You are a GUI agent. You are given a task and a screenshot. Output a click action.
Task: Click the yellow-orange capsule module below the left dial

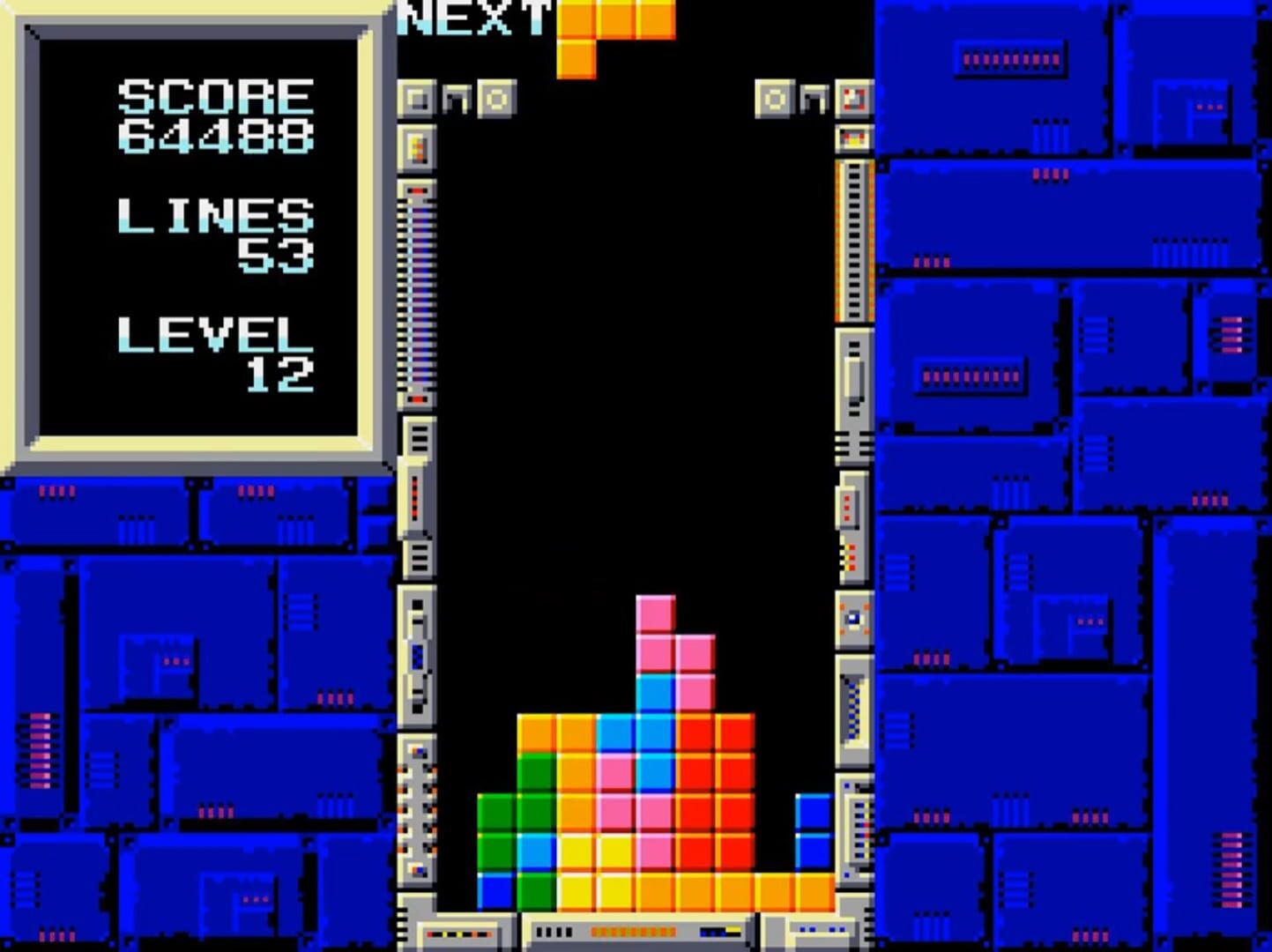pyautogui.click(x=417, y=147)
